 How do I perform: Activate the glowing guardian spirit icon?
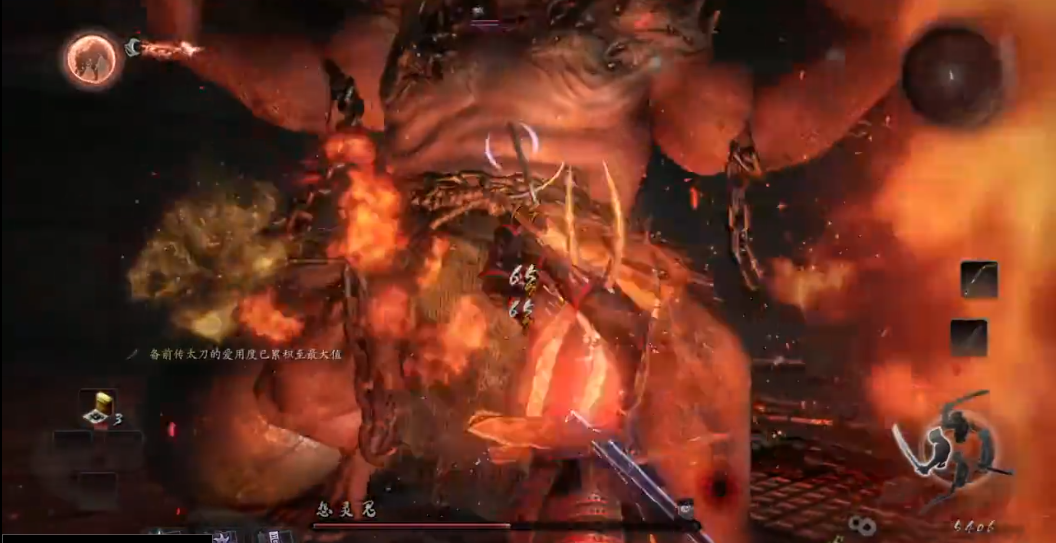(92, 59)
